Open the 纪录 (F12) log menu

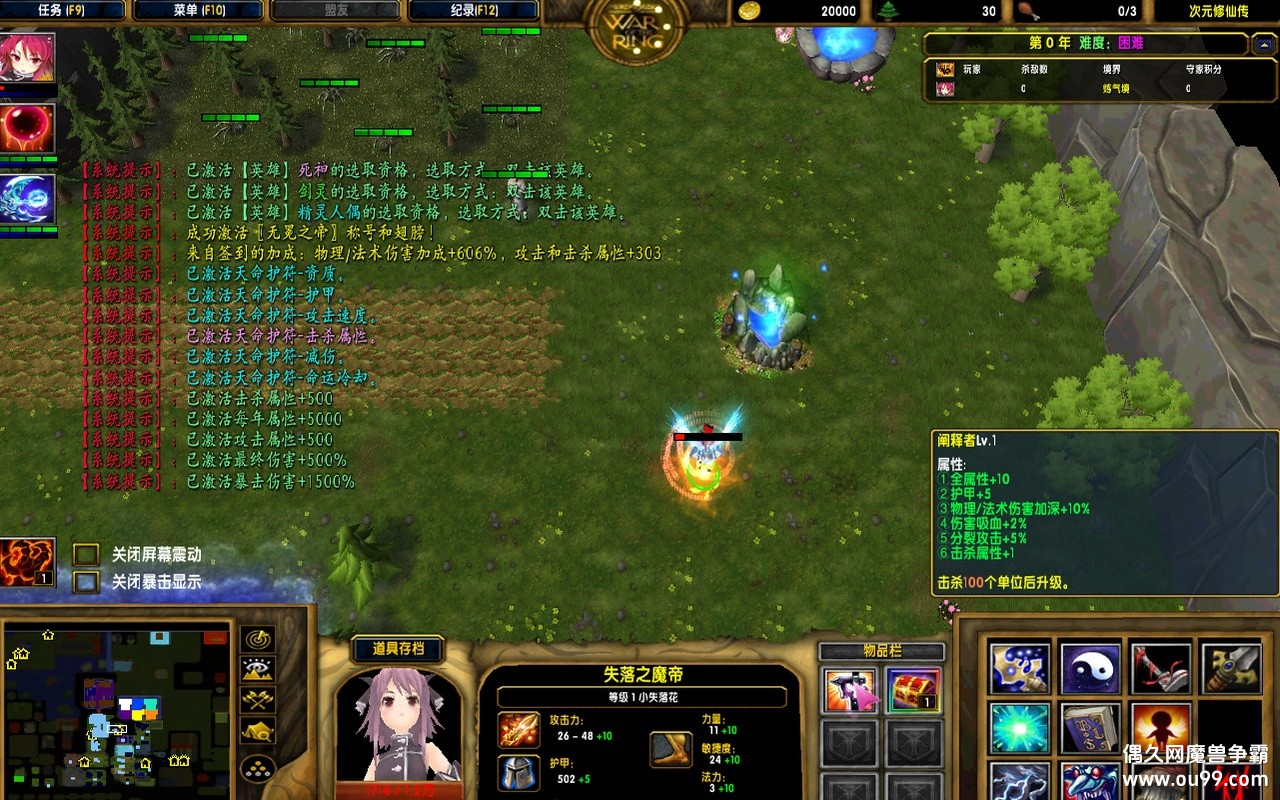coord(473,11)
